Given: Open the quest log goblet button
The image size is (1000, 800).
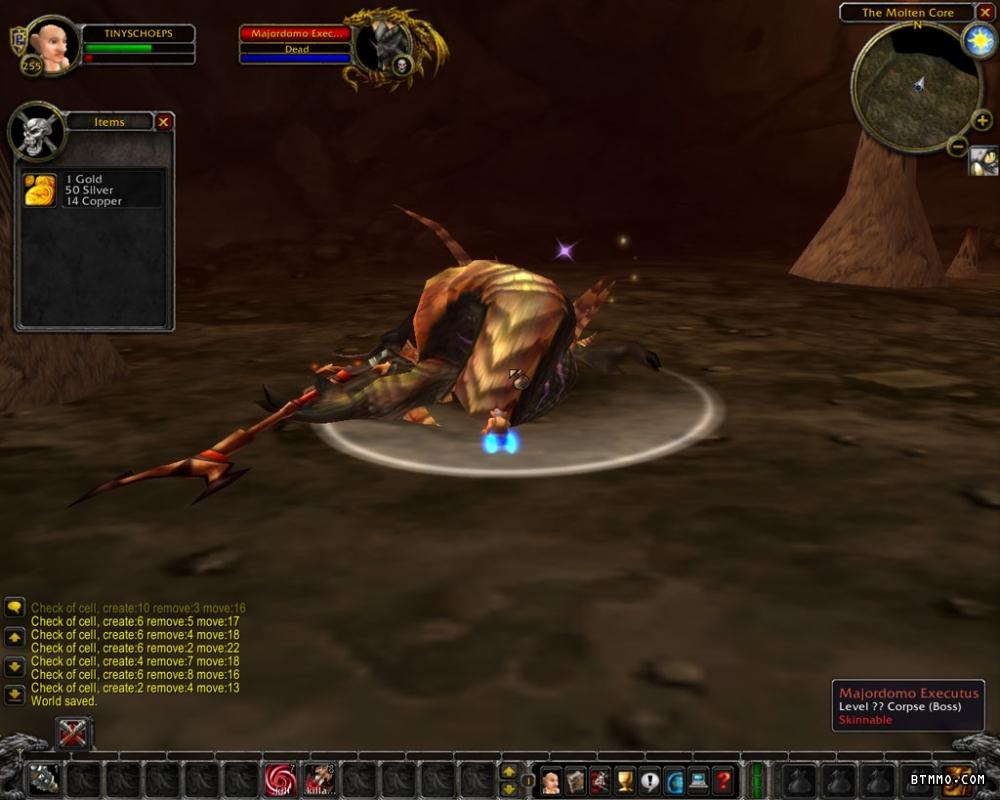Looking at the screenshot, I should [x=625, y=780].
